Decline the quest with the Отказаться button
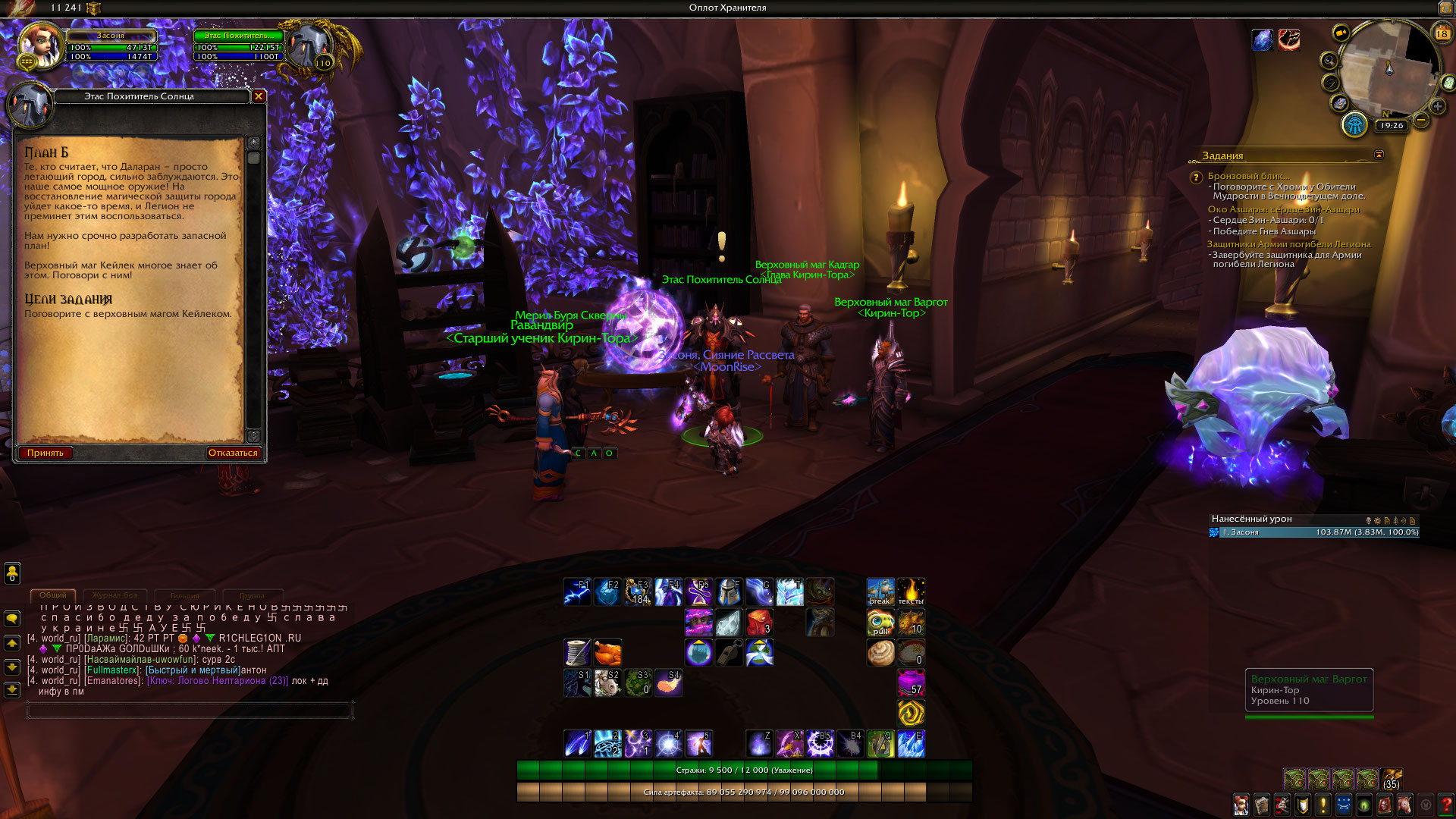Viewport: 1456px width, 819px height. tap(233, 453)
